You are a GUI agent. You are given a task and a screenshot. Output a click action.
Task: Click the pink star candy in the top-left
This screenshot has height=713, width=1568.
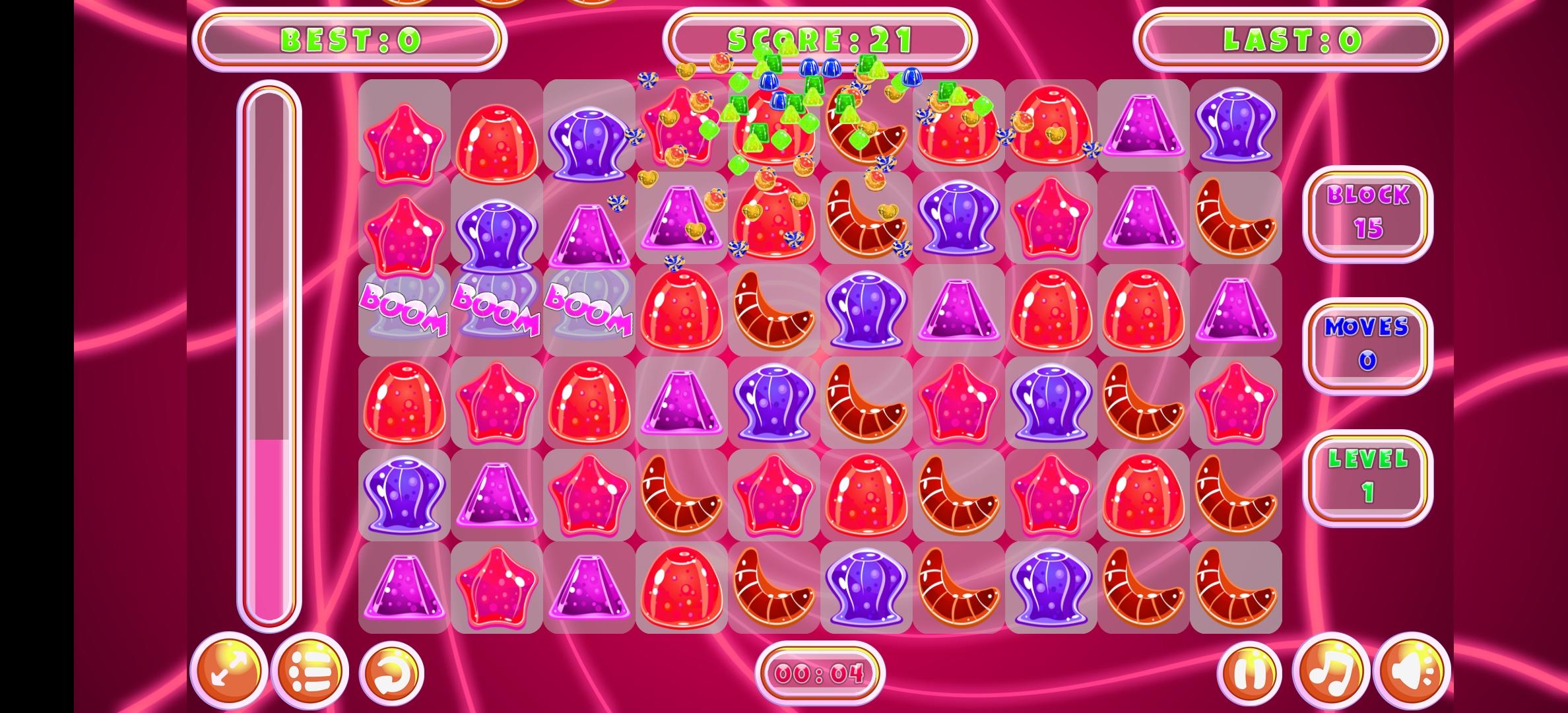click(x=405, y=139)
